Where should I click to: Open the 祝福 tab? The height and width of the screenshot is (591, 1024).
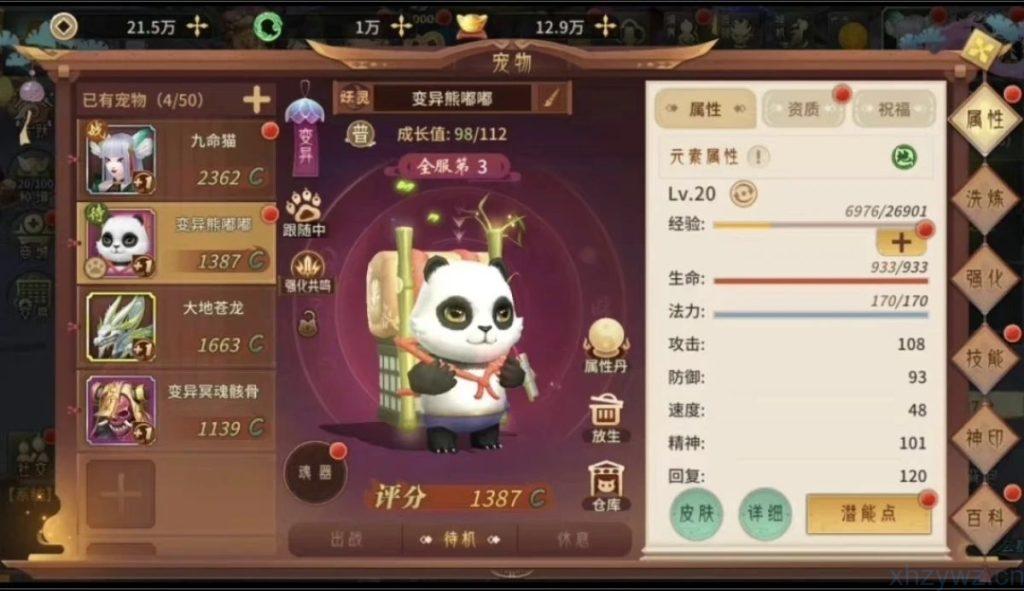(894, 109)
